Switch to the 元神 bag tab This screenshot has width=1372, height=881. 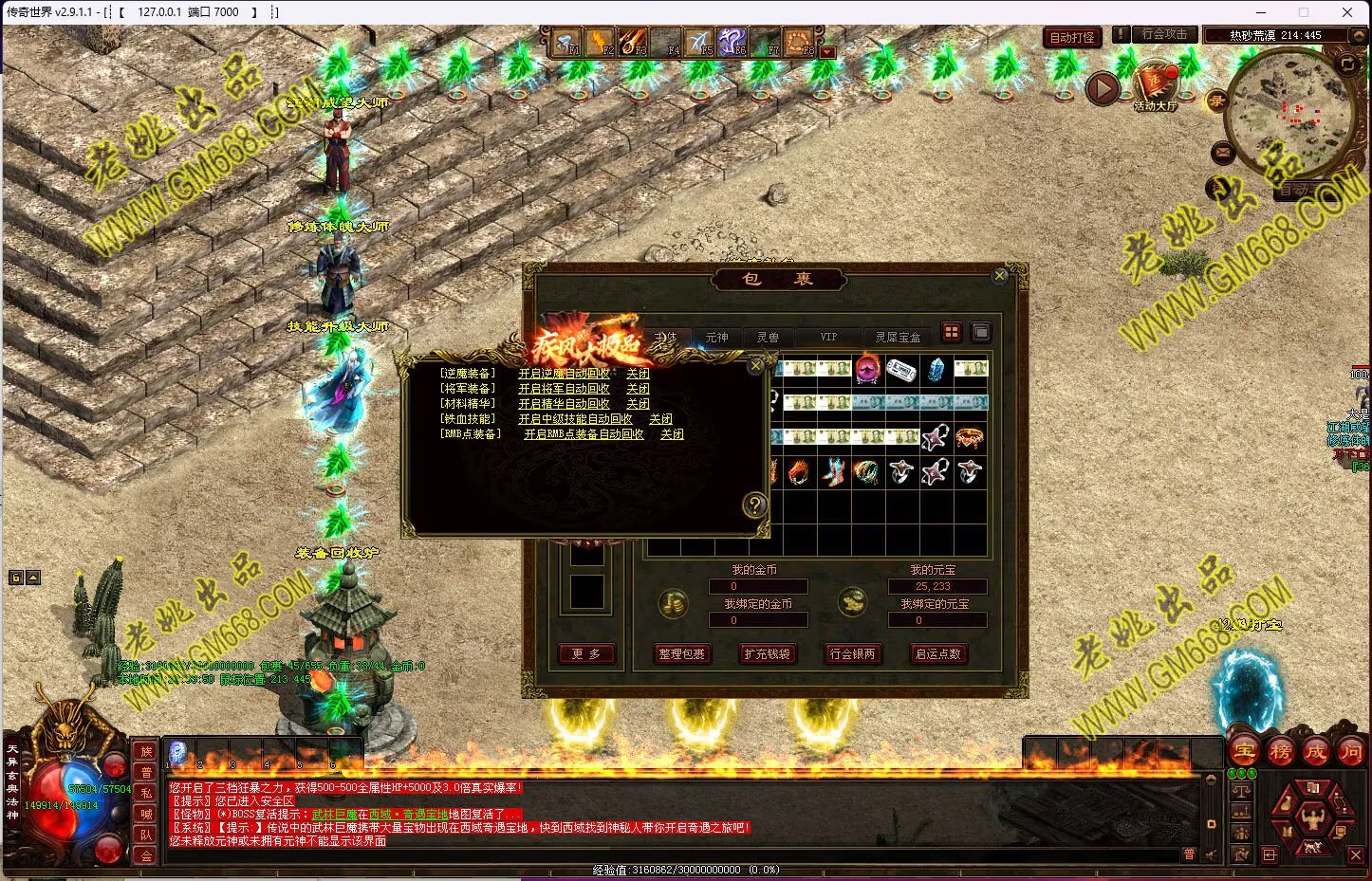tap(716, 337)
